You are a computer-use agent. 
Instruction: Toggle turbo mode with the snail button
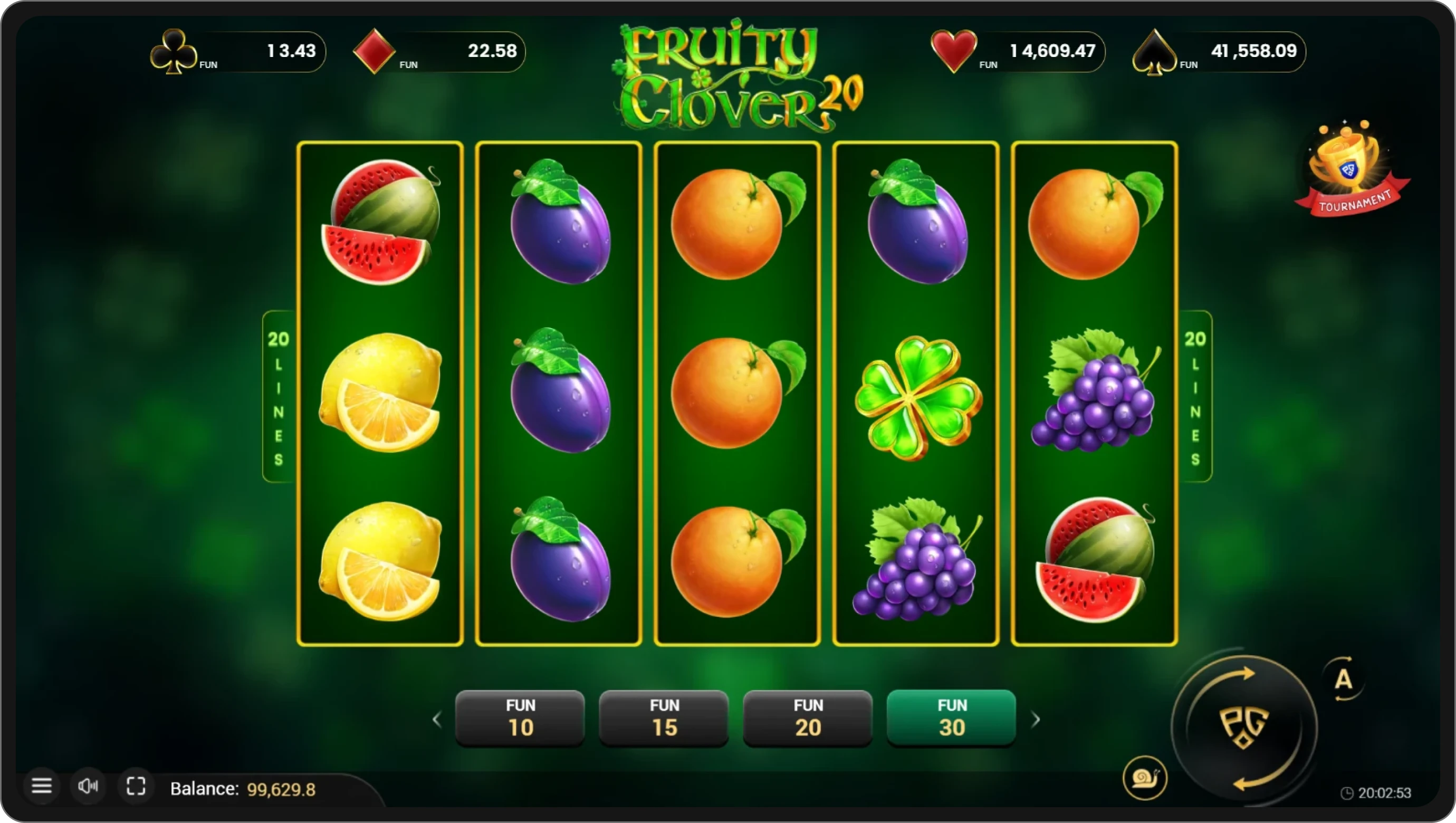[1146, 778]
